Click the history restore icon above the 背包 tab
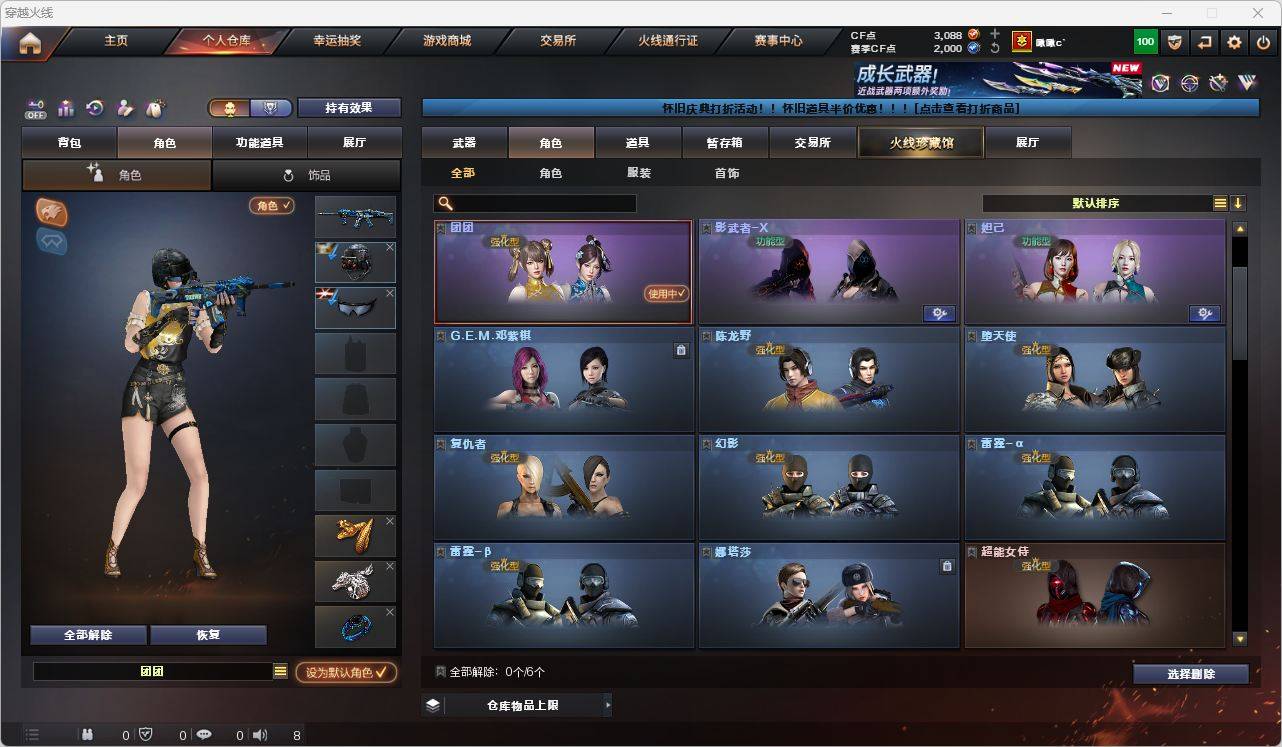 pos(94,107)
